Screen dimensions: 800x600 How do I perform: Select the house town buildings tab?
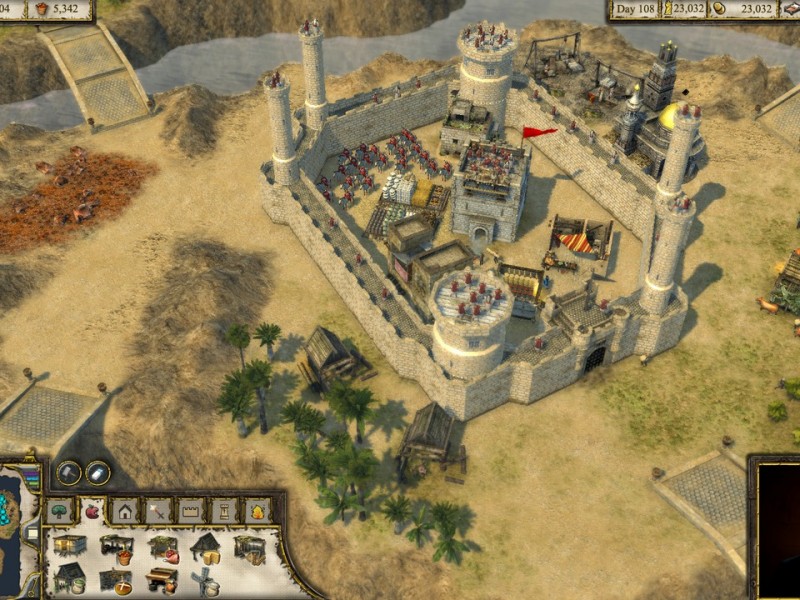pyautogui.click(x=126, y=511)
